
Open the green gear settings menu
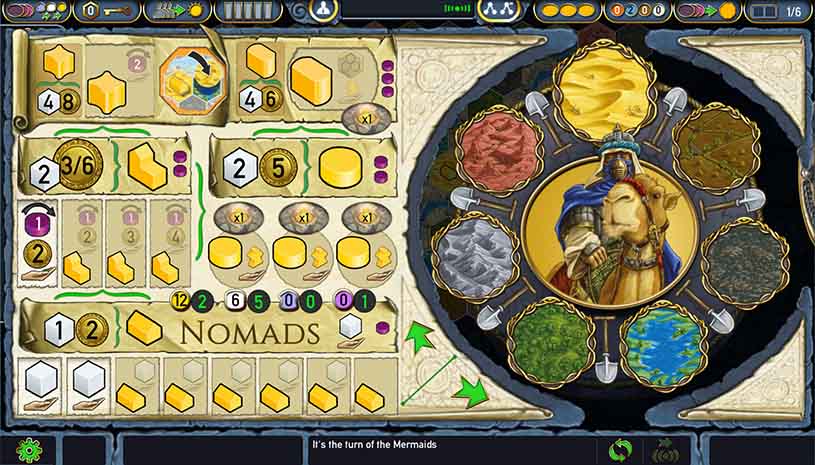pyautogui.click(x=30, y=448)
